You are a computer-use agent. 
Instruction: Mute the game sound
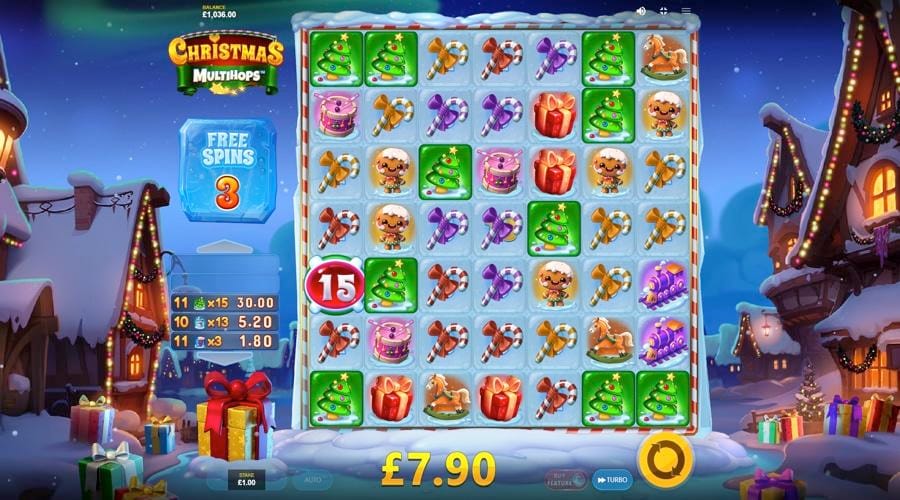point(641,11)
